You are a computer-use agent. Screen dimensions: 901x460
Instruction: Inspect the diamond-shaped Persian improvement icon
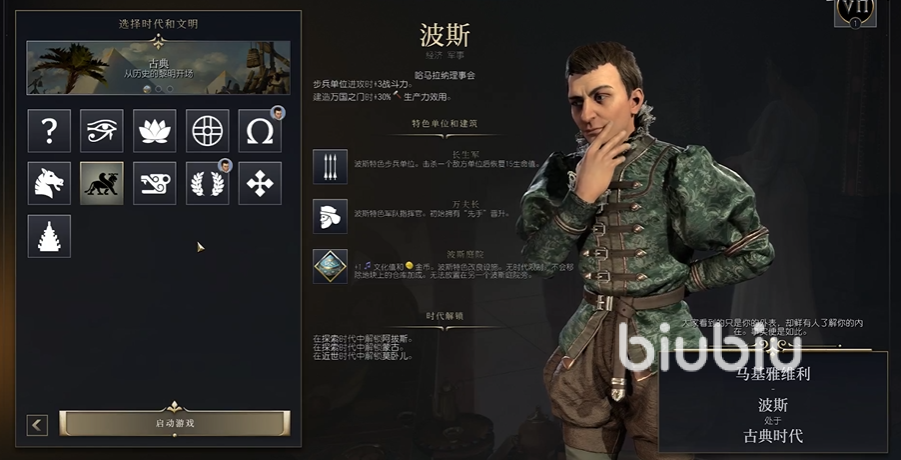tap(330, 266)
